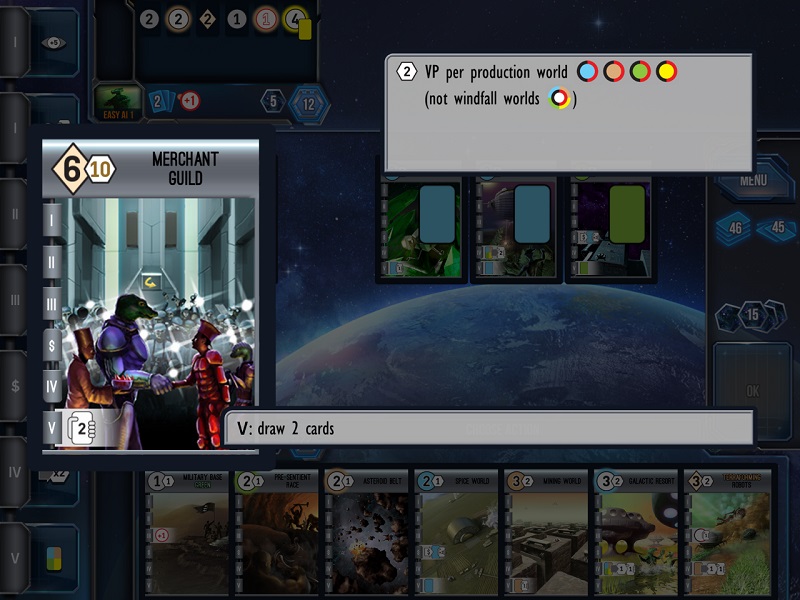Confirm with the OK button
The image size is (800, 600).
[753, 389]
